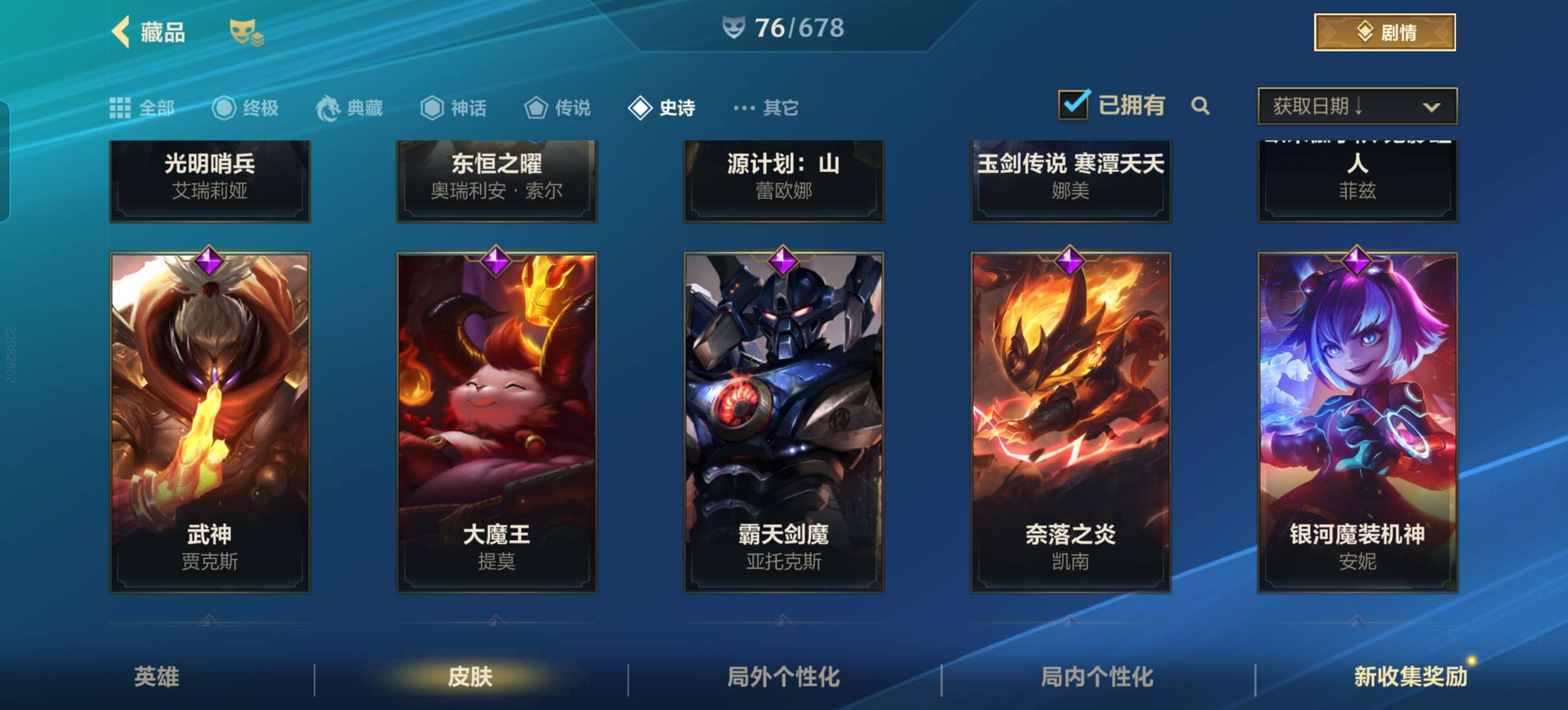This screenshot has width=1568, height=710.
Task: Choose the 奈落之炎 凯南 skin card
Action: click(x=1070, y=421)
